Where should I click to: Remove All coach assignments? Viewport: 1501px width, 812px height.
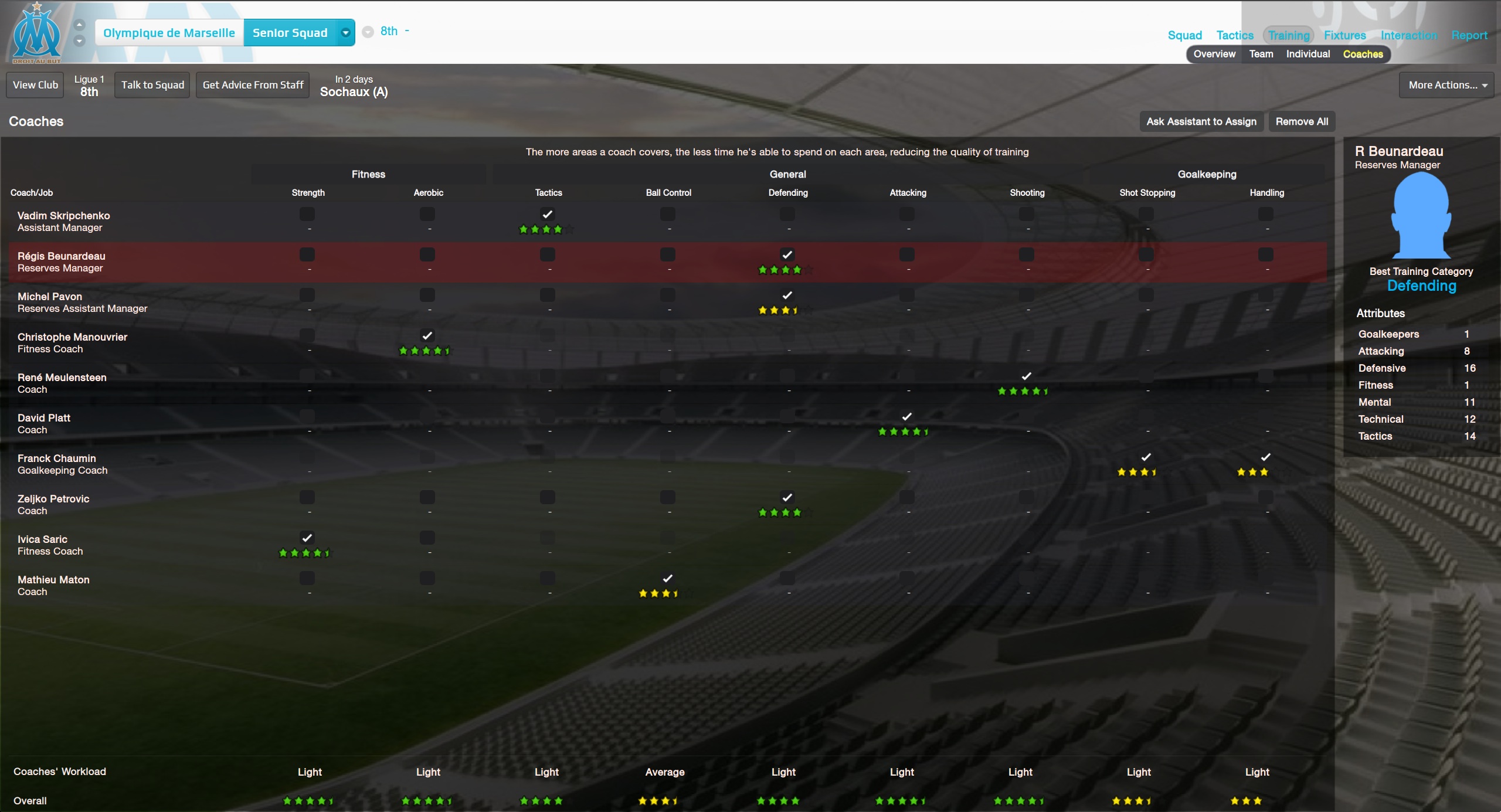[x=1302, y=121]
